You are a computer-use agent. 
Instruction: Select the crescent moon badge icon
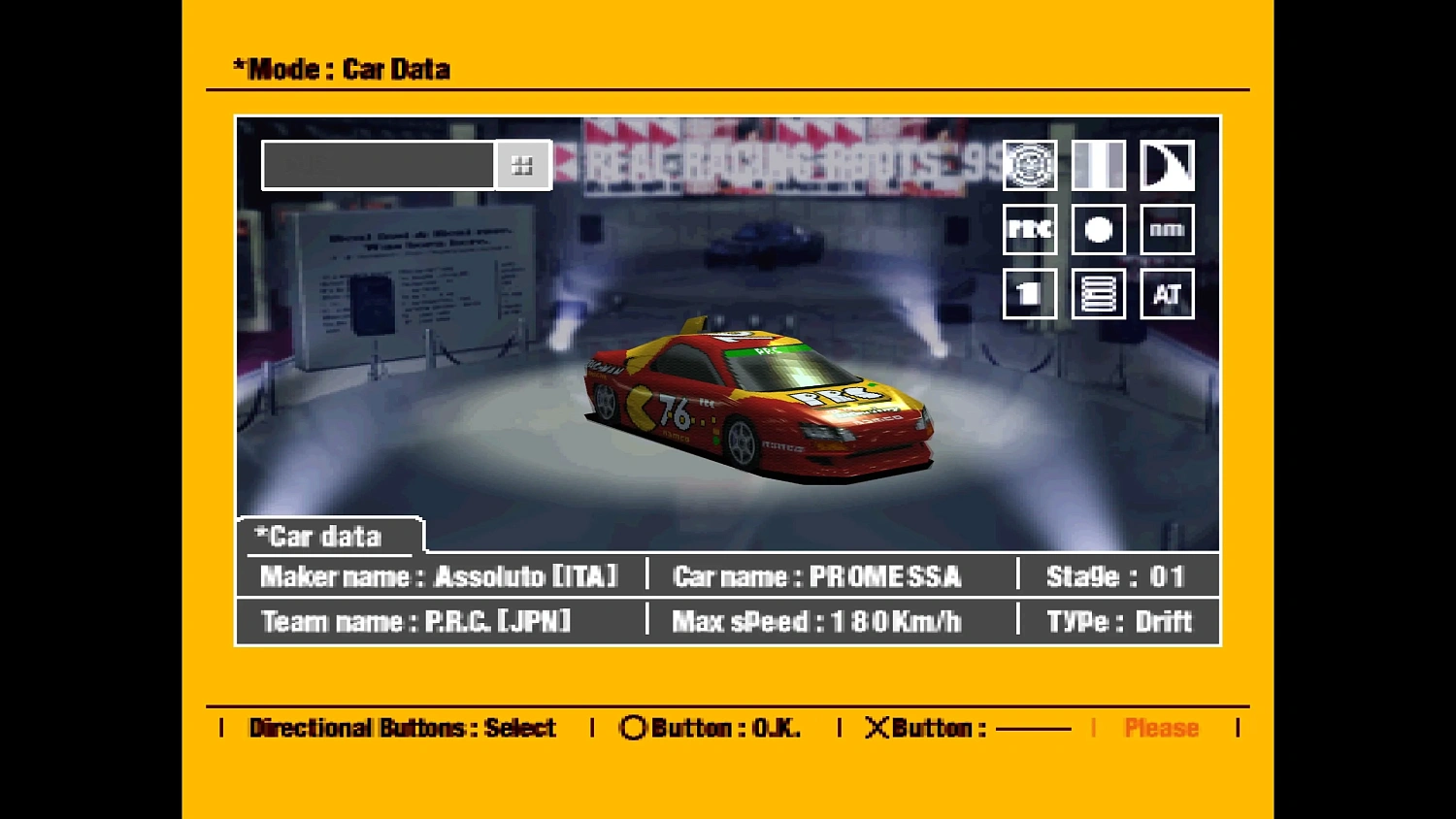pyautogui.click(x=1167, y=164)
